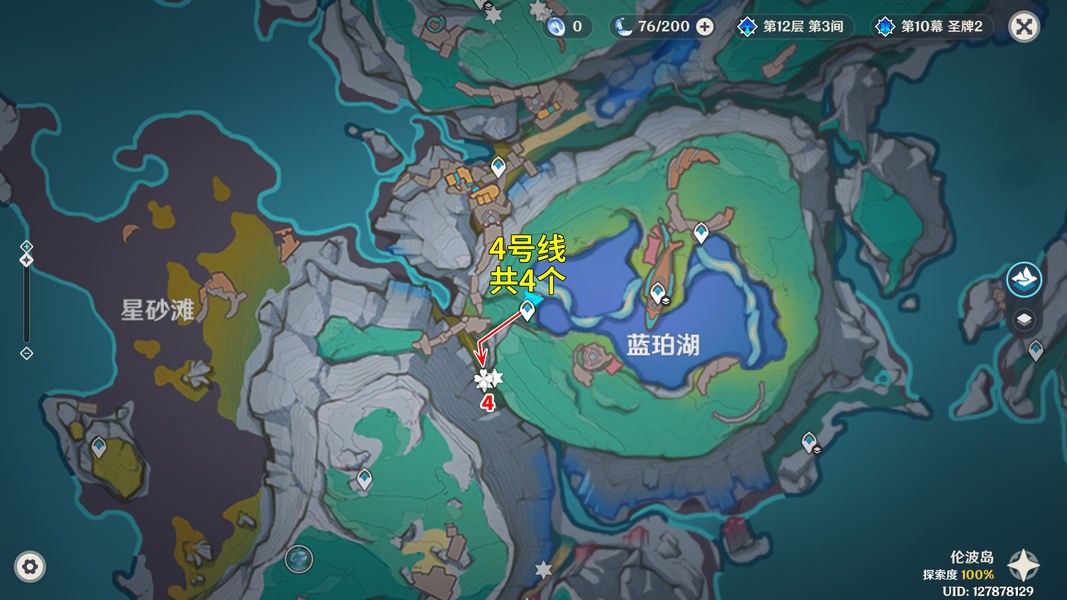Click the map zoom slider handle
Viewport: 1067px width, 600px height.
tap(27, 260)
